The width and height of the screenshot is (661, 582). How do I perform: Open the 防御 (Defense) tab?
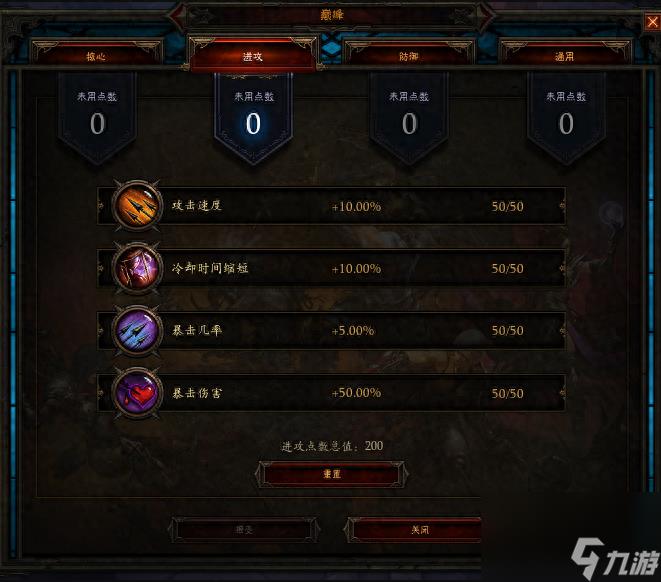point(409,56)
